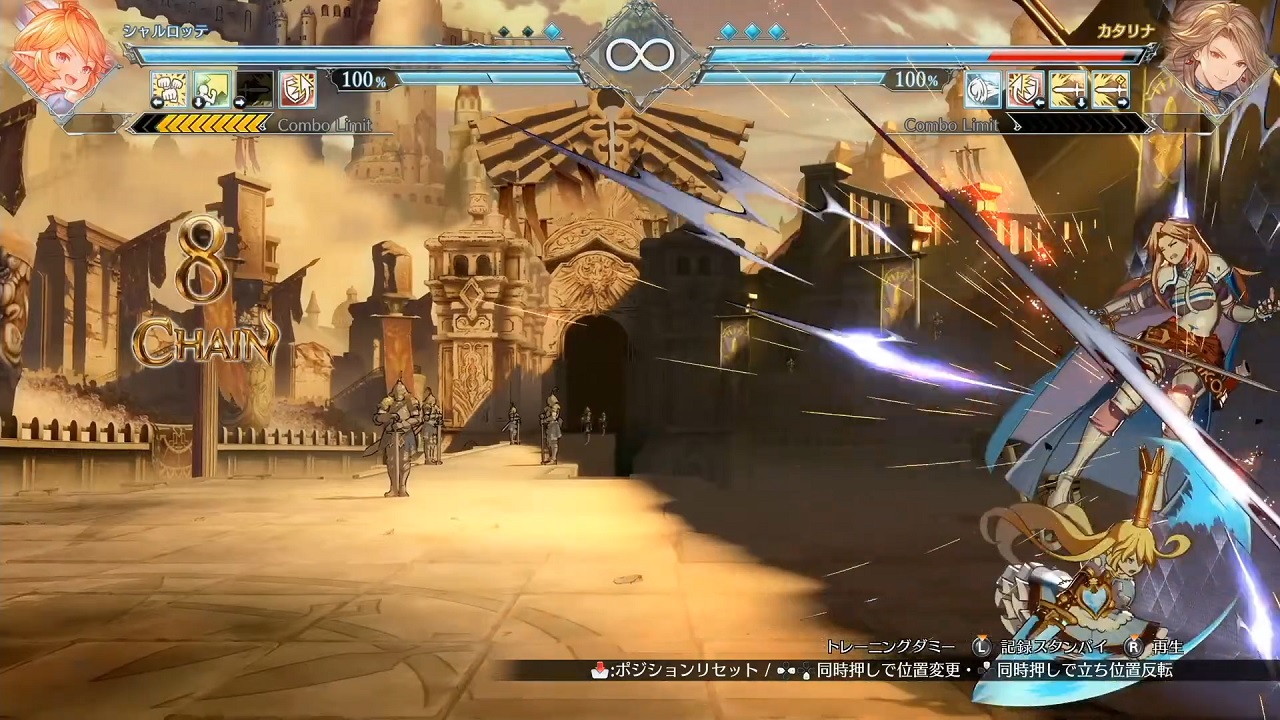
Task: Select Charlotta's twin fists skill icon
Action: (x=169, y=89)
